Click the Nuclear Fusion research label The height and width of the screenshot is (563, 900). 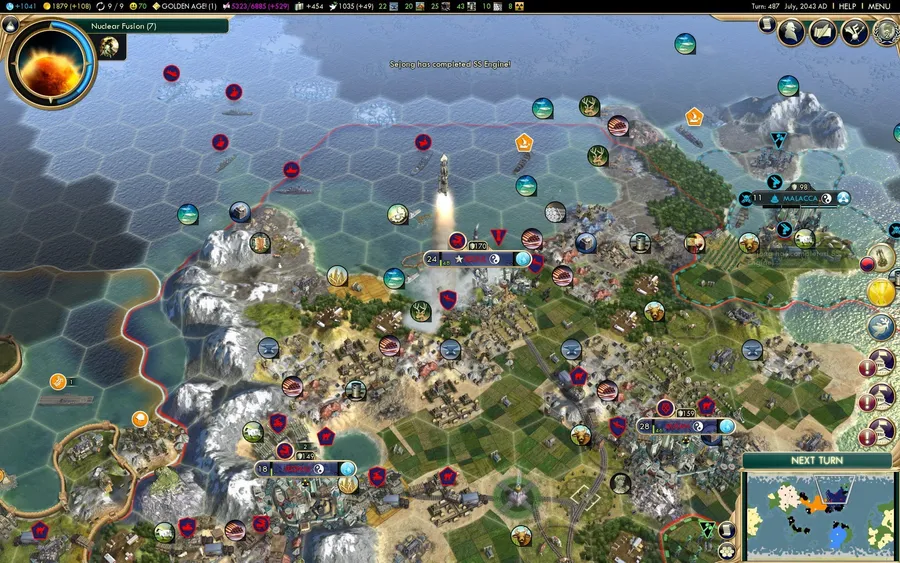coord(130,25)
